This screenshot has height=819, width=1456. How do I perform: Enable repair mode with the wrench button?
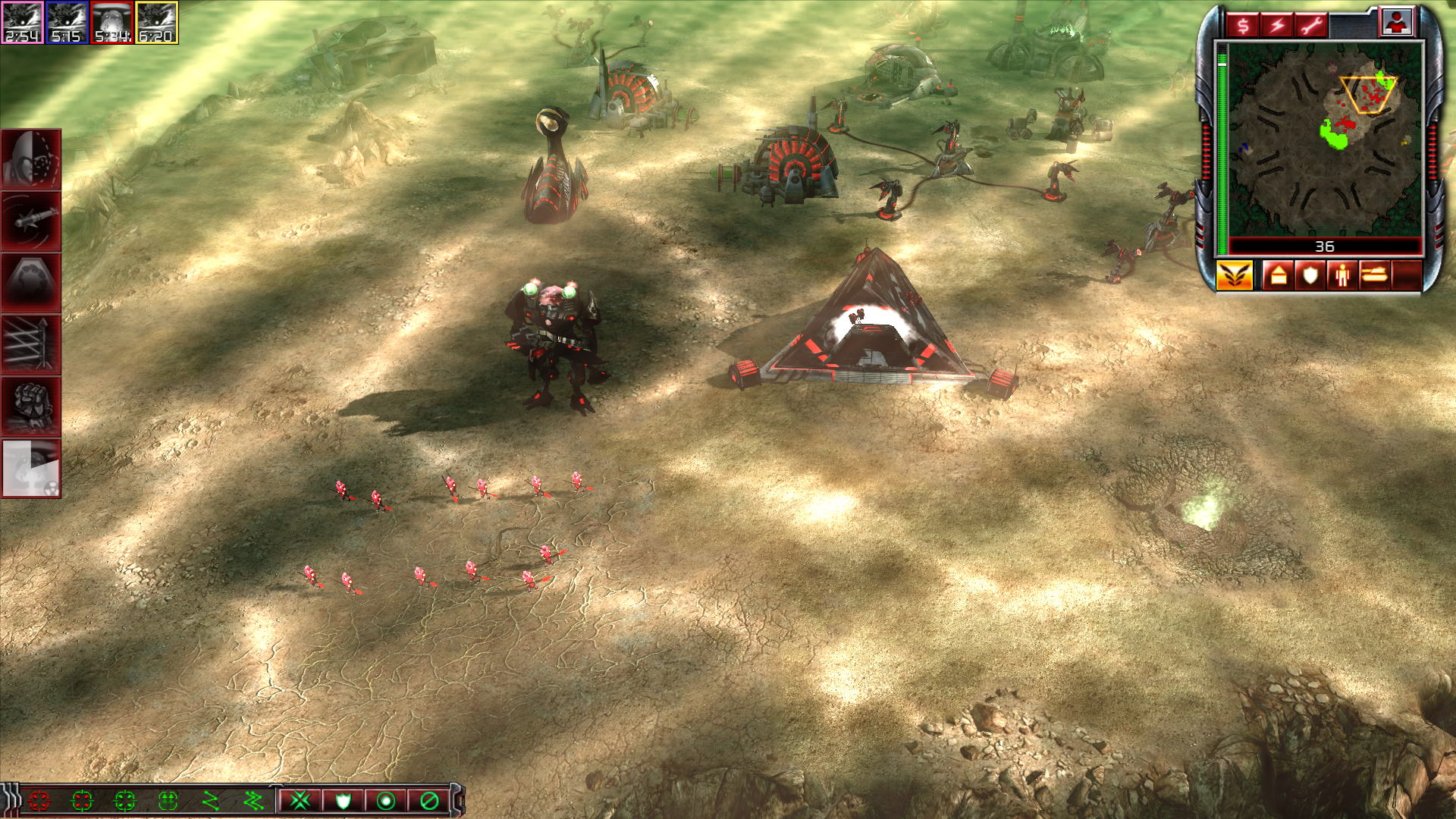(x=1311, y=25)
